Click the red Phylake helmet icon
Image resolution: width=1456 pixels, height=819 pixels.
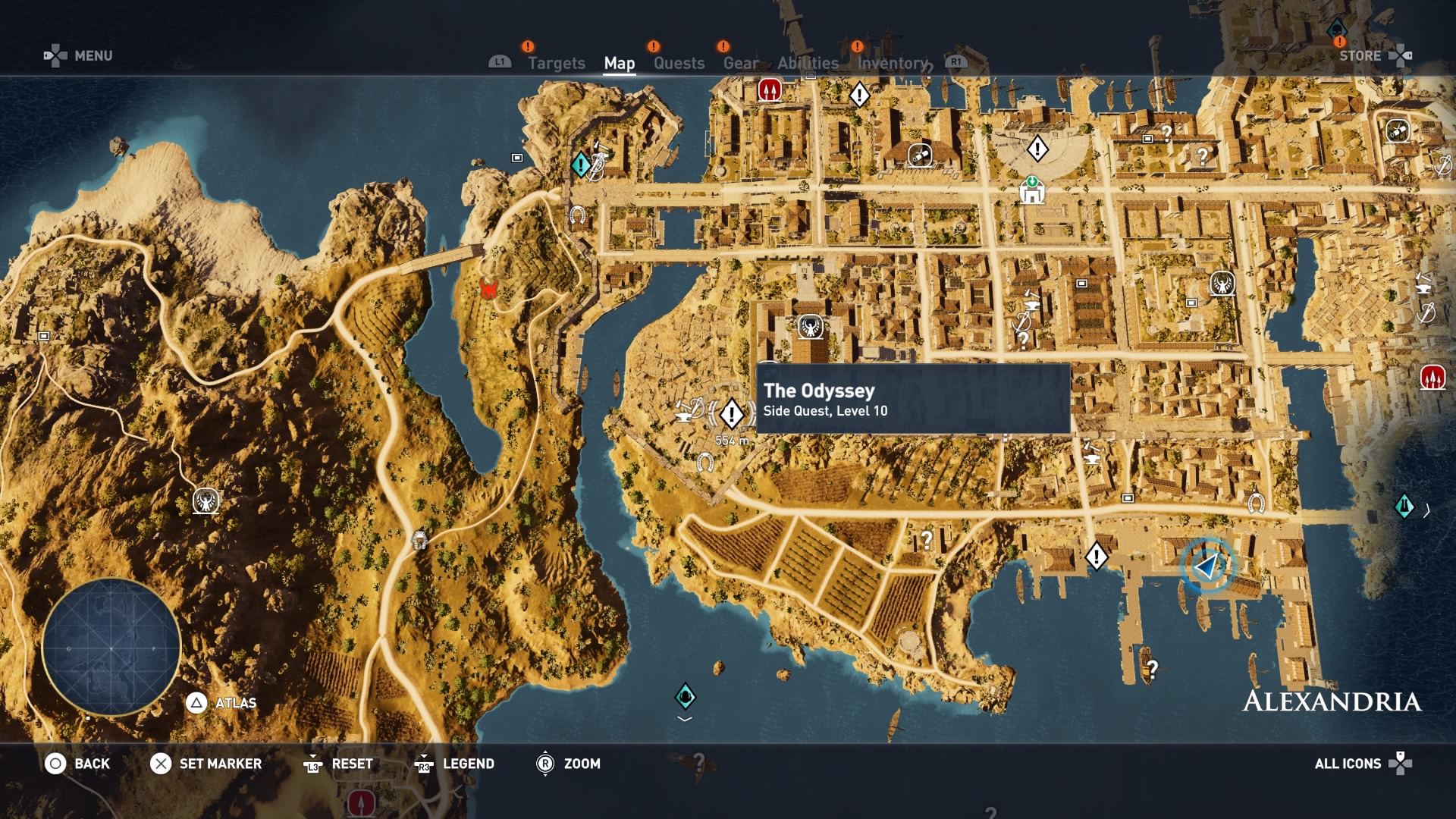[488, 289]
